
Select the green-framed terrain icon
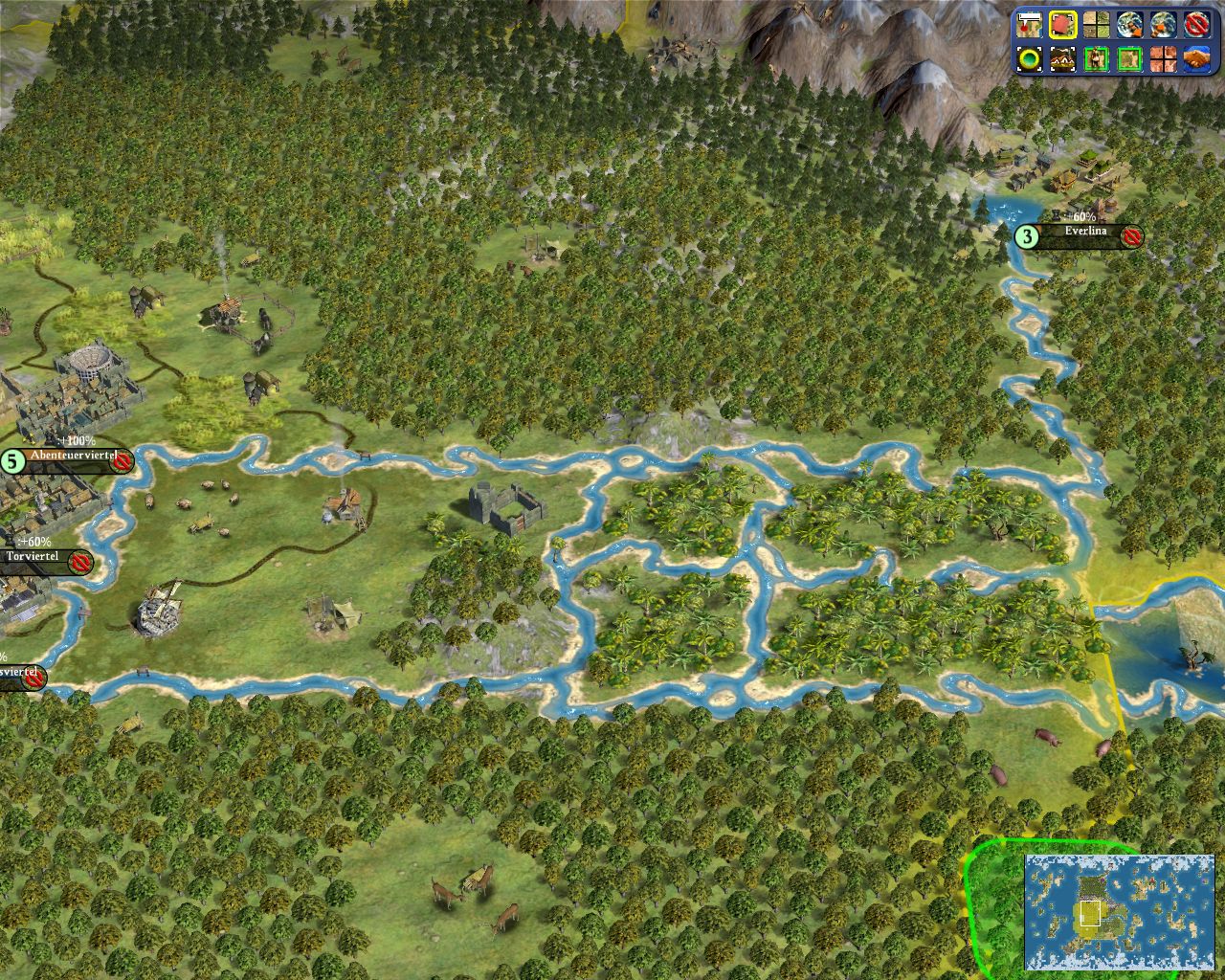1129,59
